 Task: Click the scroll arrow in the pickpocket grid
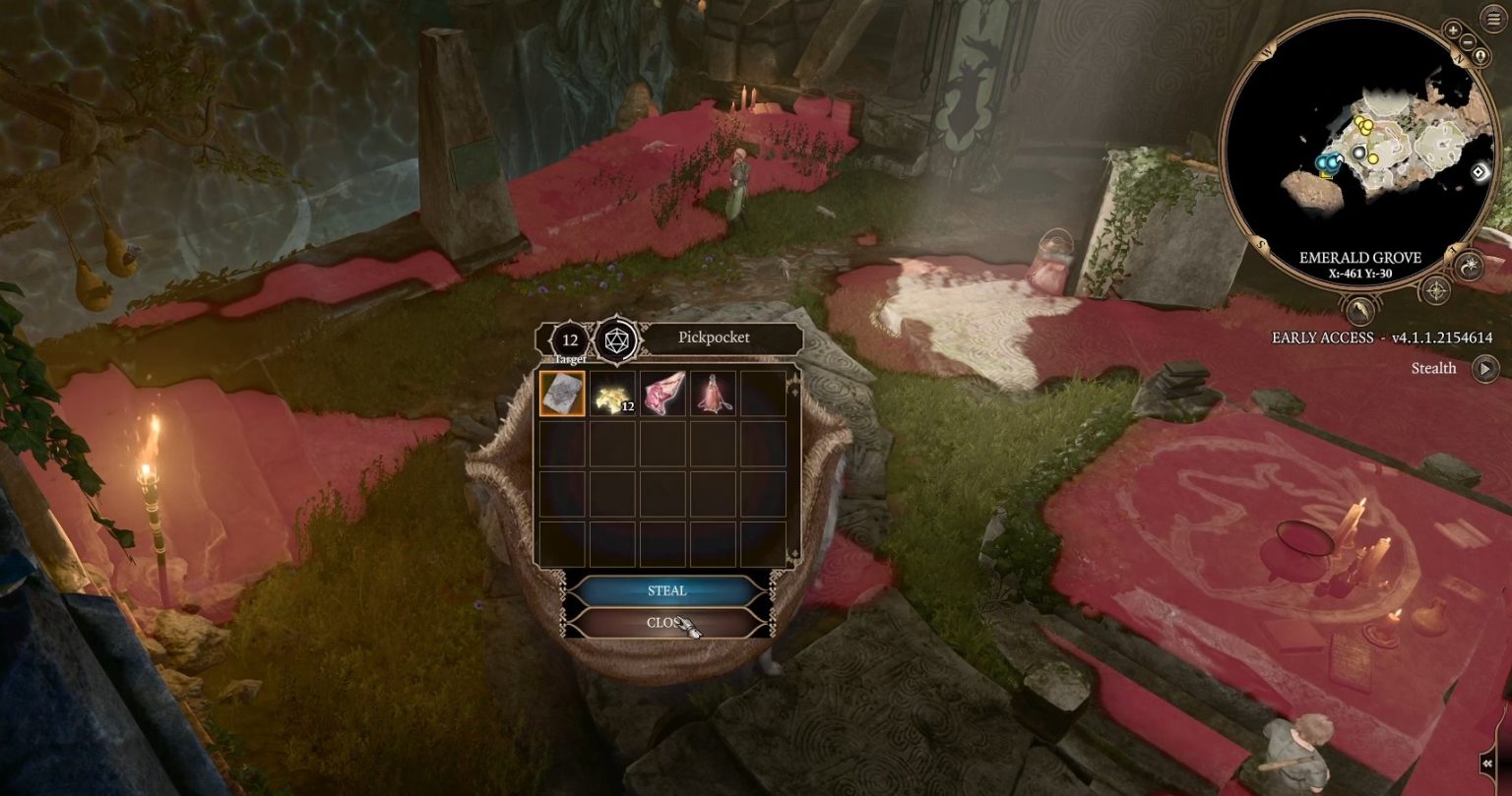click(x=795, y=394)
